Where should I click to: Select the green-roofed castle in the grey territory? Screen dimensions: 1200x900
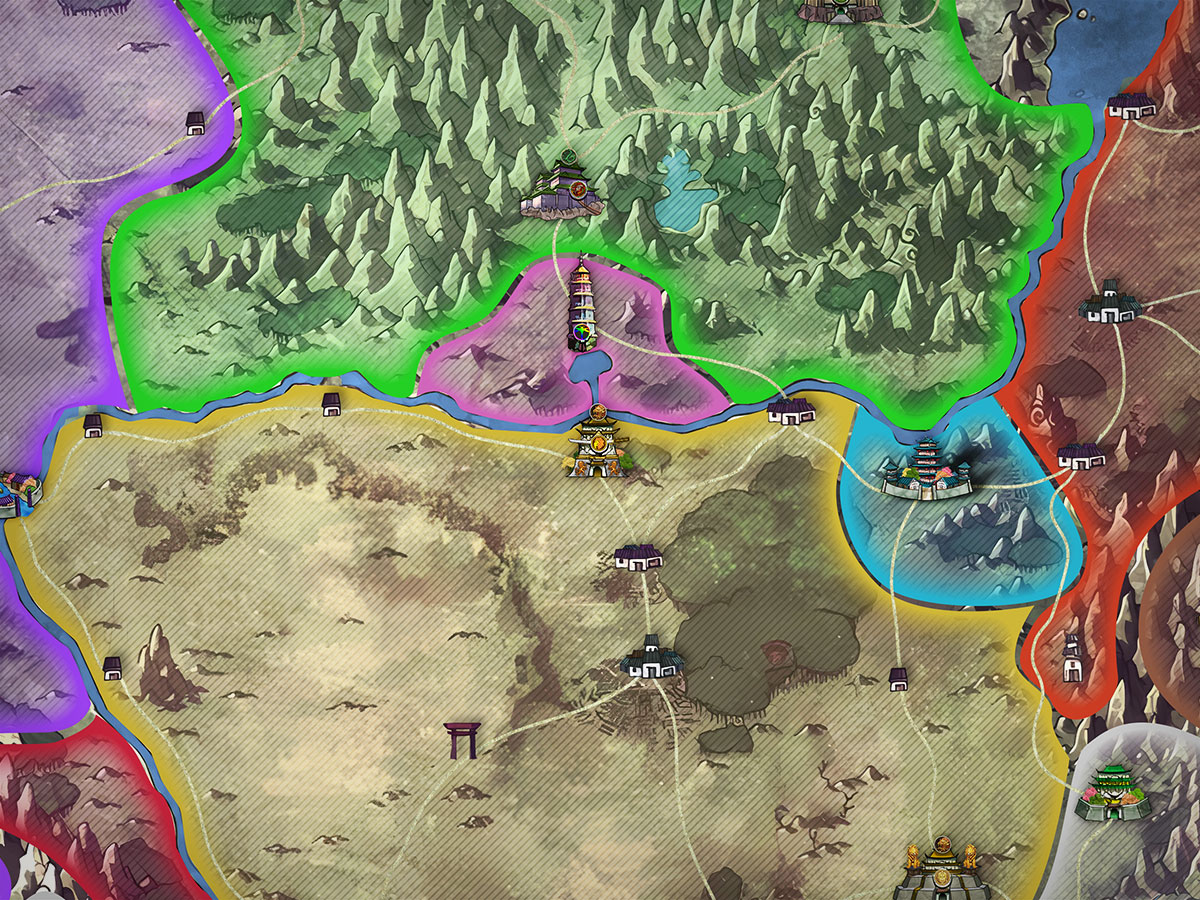click(1113, 790)
